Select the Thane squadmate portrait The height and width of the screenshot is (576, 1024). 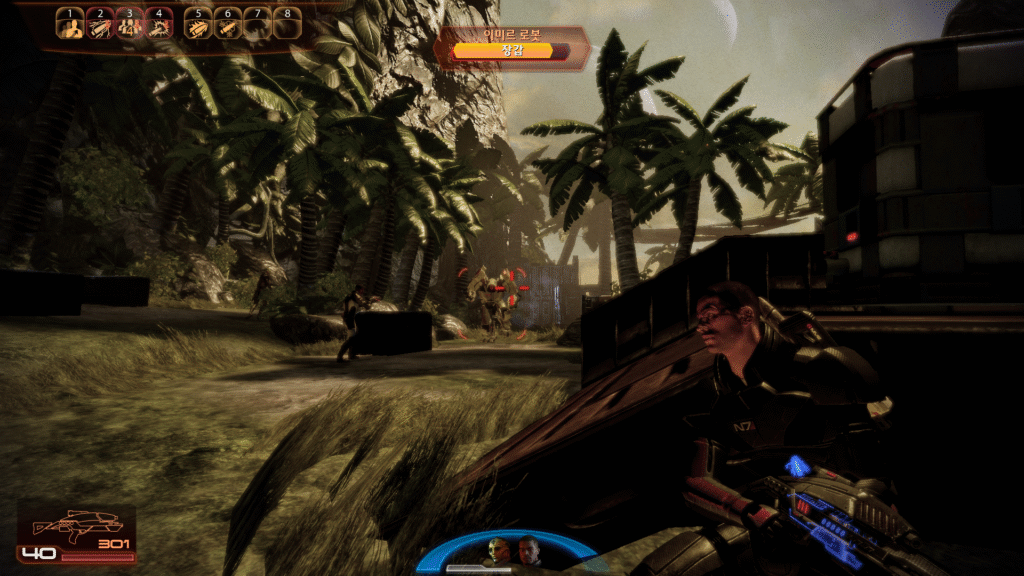[499, 550]
